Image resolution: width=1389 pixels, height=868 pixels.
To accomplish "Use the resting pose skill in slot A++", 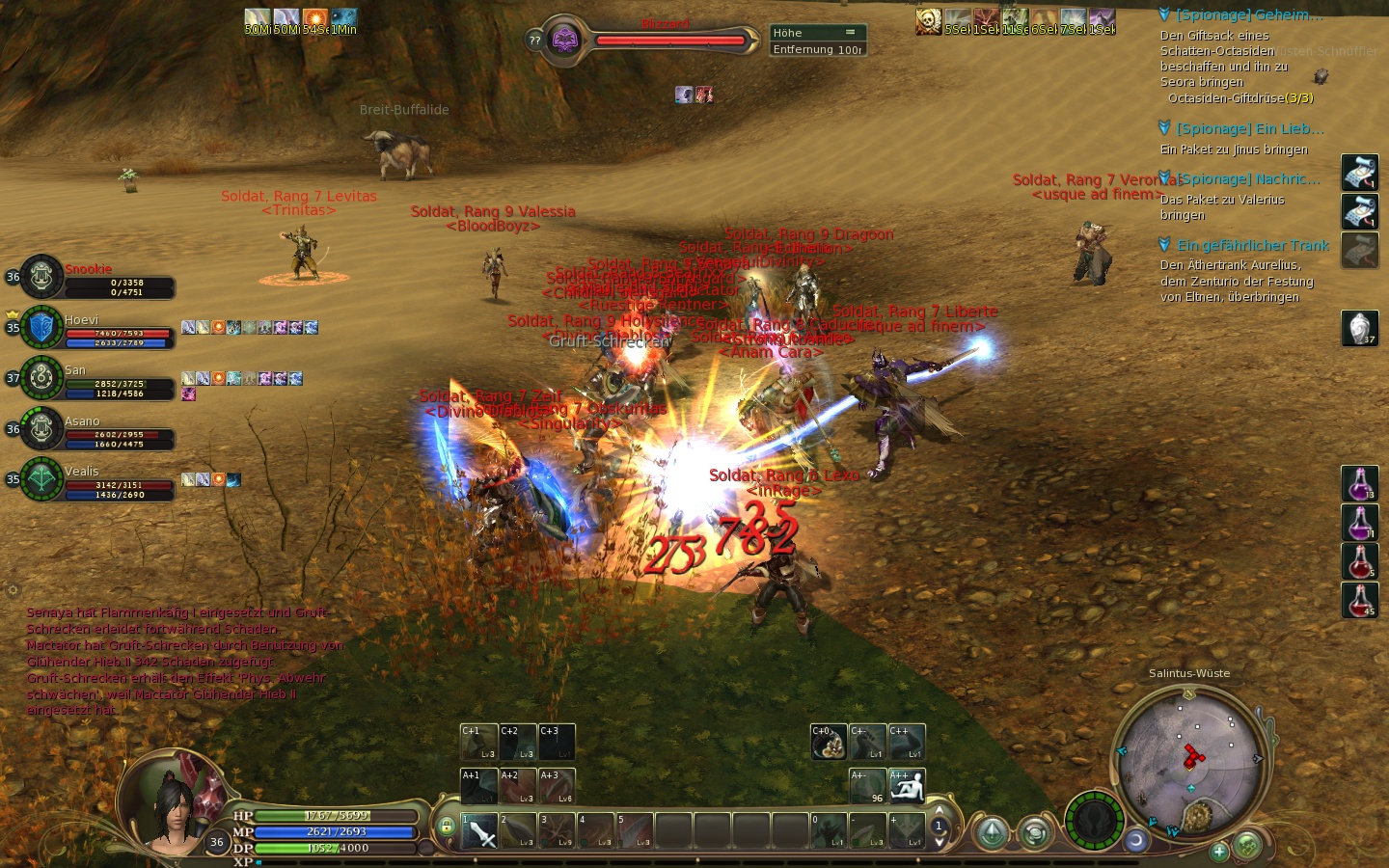I will click(x=907, y=786).
